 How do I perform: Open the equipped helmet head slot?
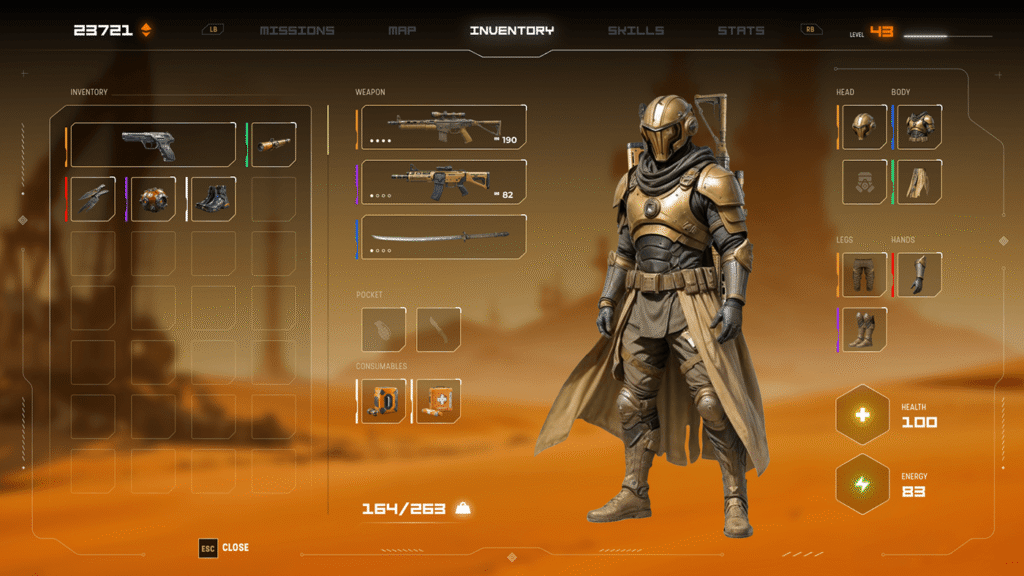click(x=864, y=127)
